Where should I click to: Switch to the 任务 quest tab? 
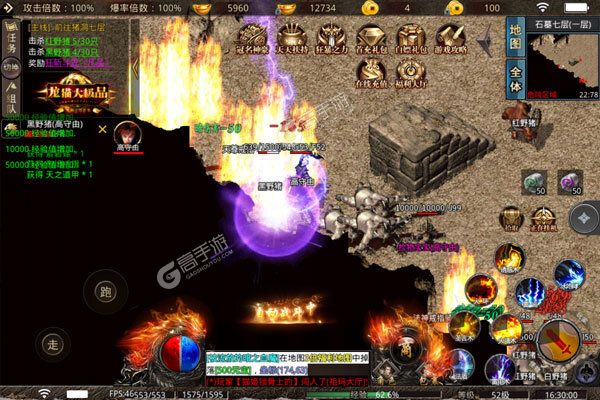coord(13,46)
